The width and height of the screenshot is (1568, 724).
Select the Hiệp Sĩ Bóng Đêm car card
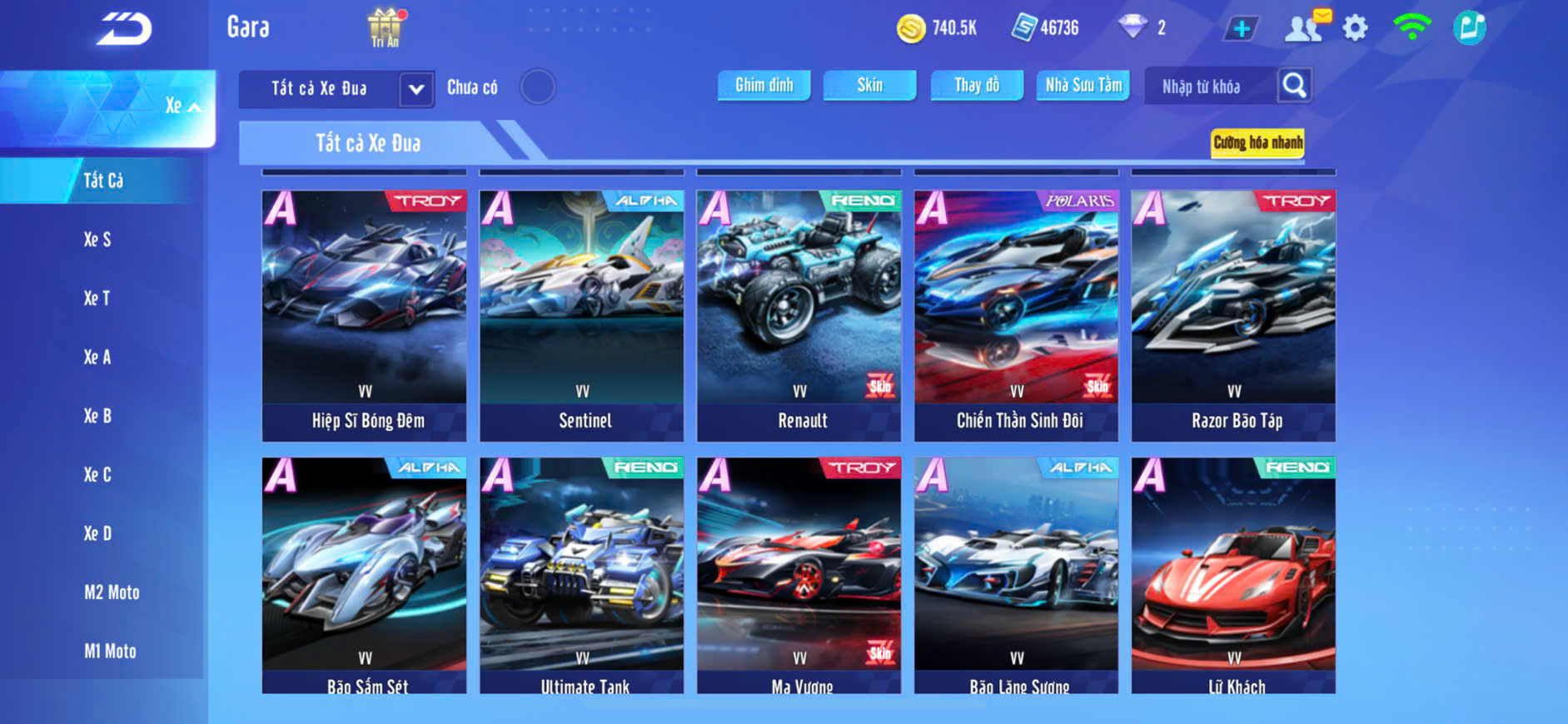click(364, 315)
